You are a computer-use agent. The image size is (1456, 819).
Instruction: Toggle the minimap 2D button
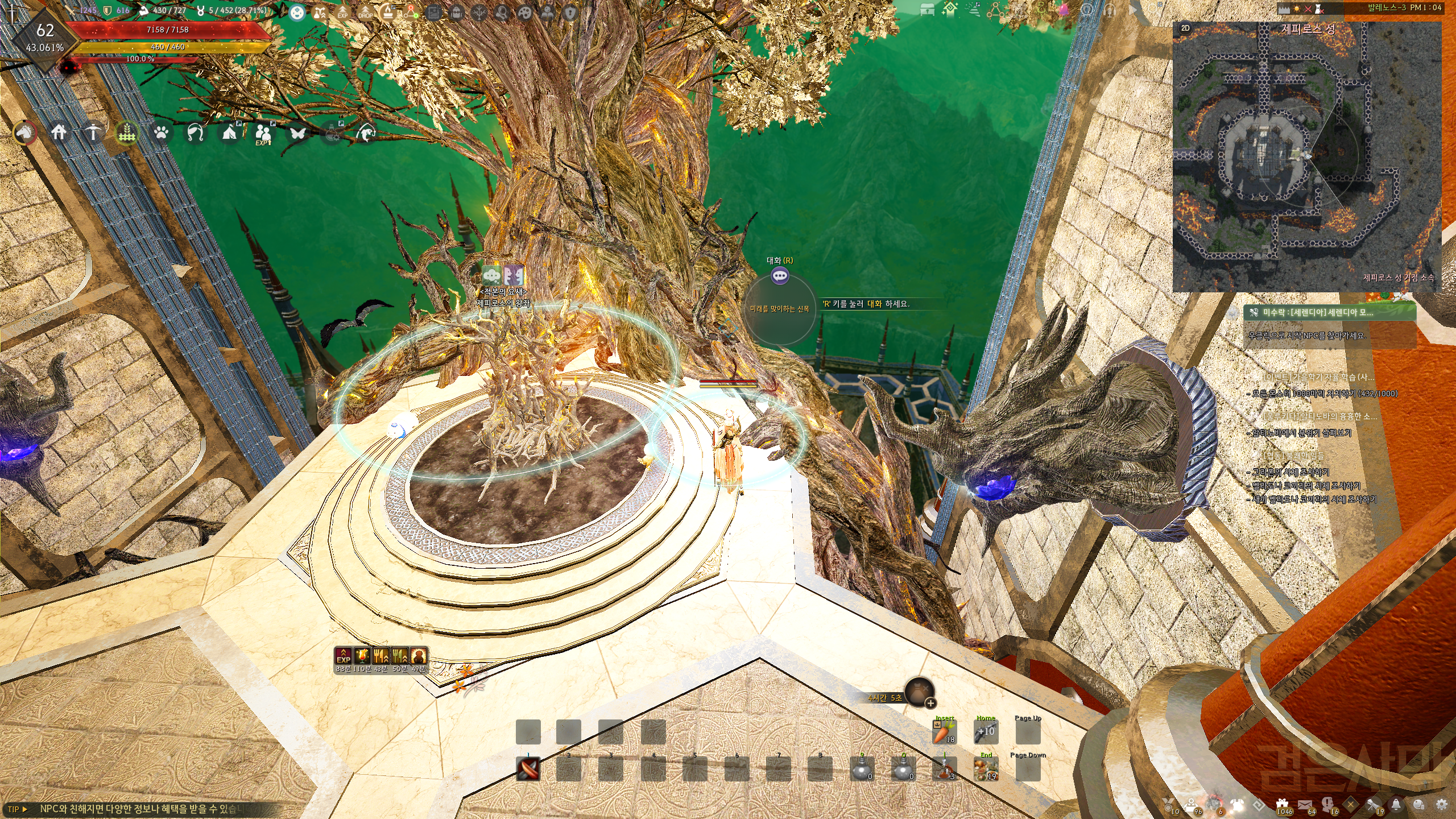coord(1185,28)
